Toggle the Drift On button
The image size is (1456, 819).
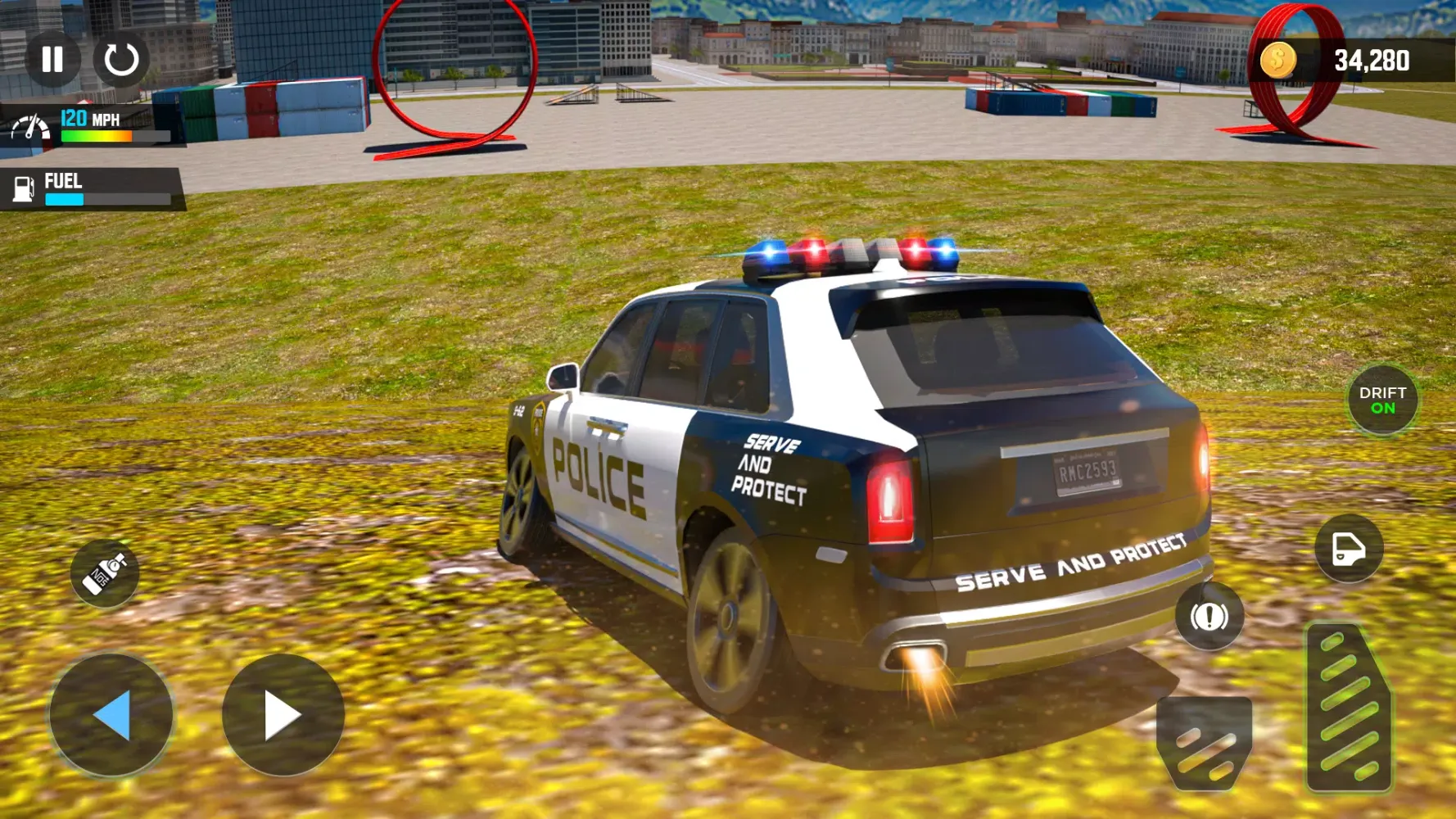[x=1382, y=400]
